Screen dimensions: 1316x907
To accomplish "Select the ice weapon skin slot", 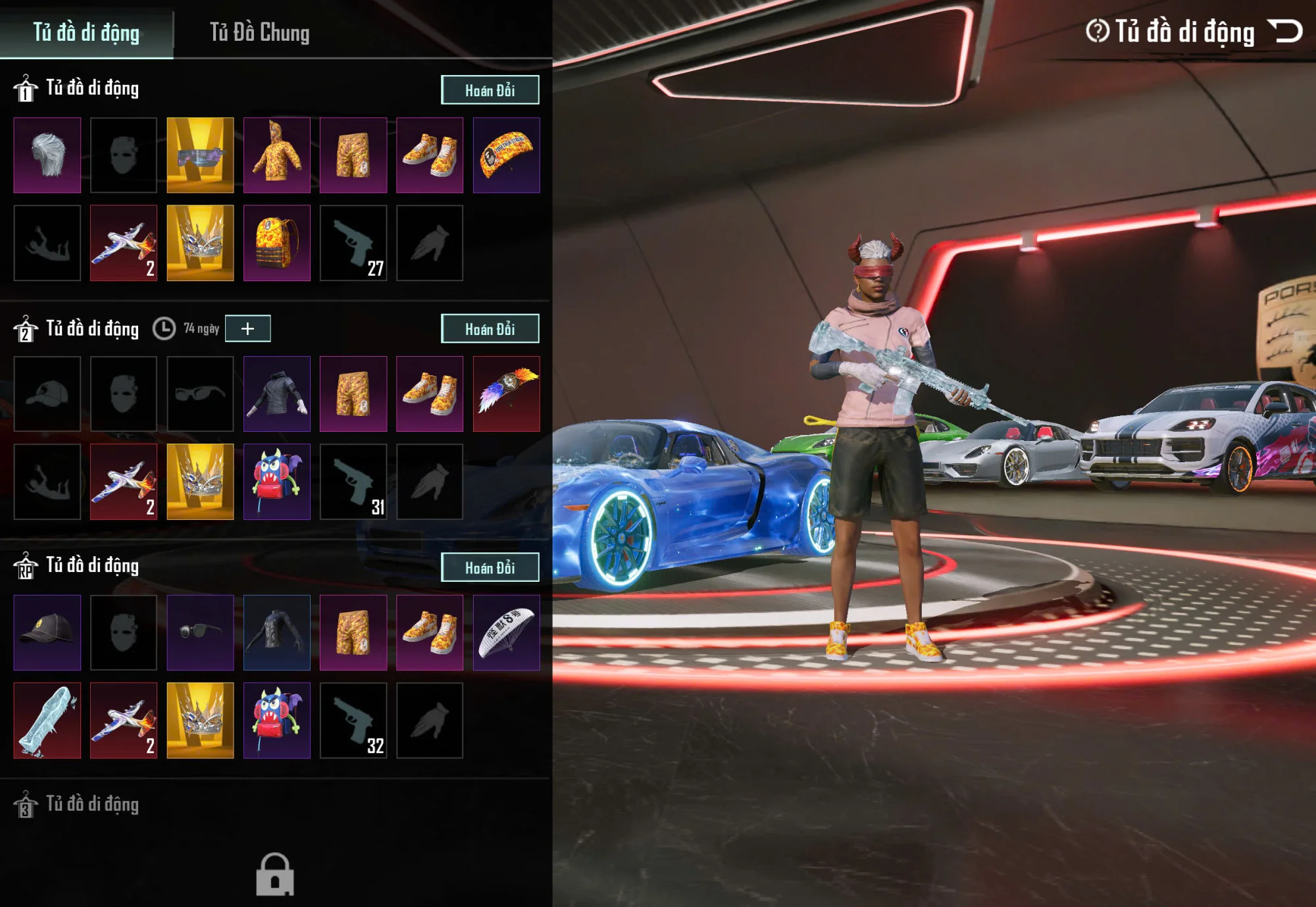I will click(x=47, y=721).
